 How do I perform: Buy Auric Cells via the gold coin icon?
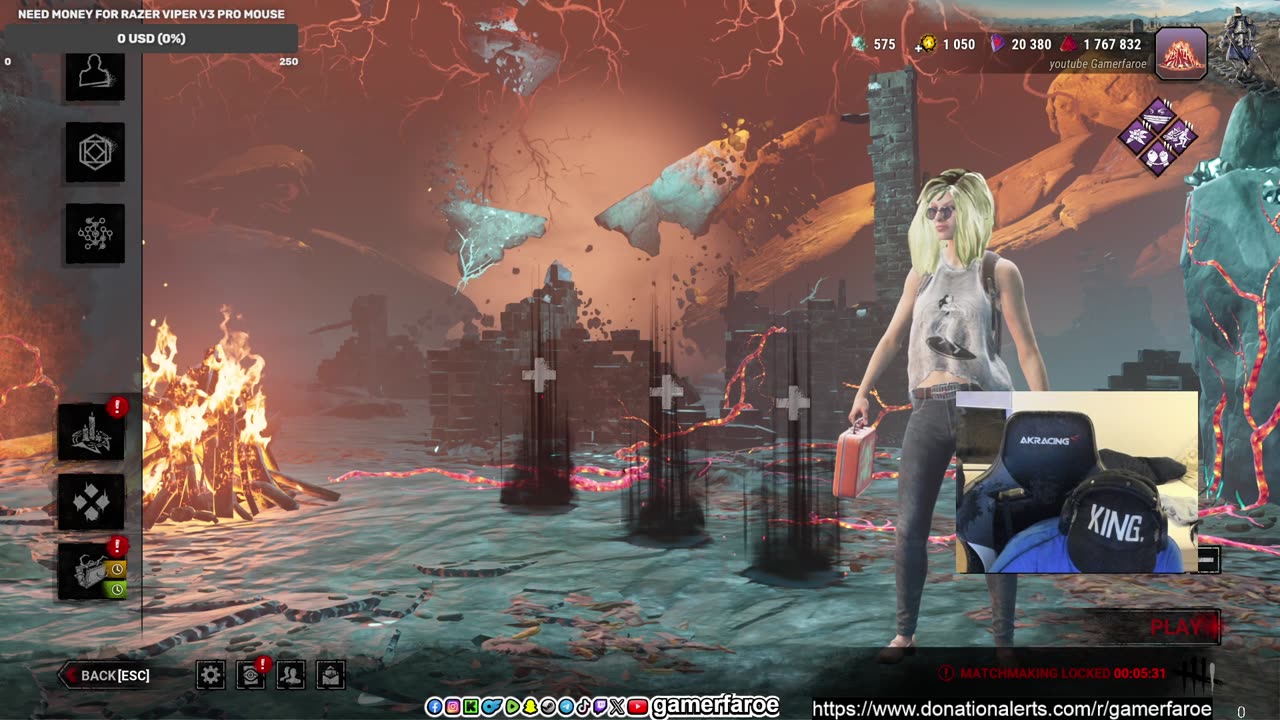tap(928, 44)
